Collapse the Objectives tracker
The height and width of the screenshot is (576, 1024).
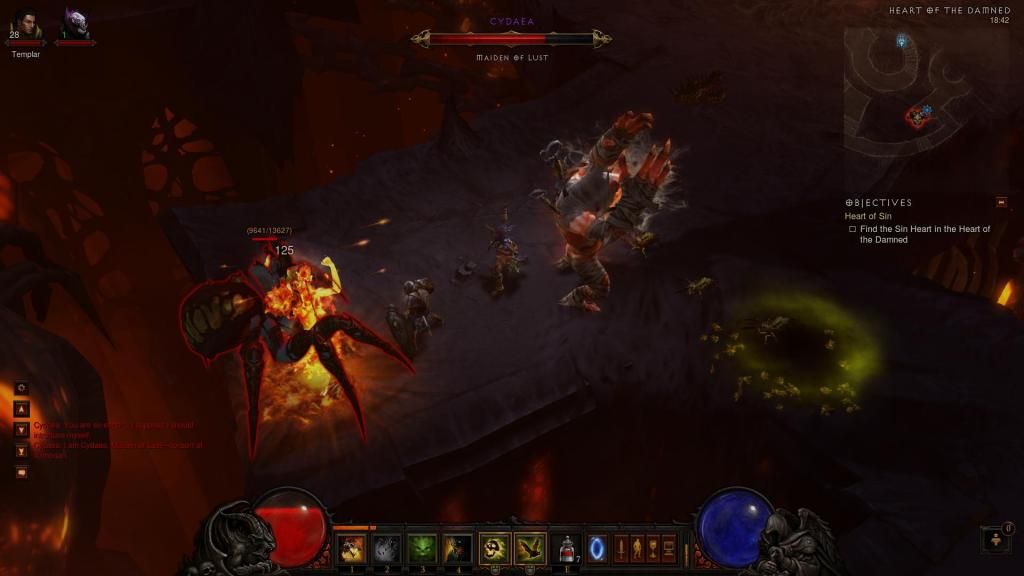click(1001, 202)
